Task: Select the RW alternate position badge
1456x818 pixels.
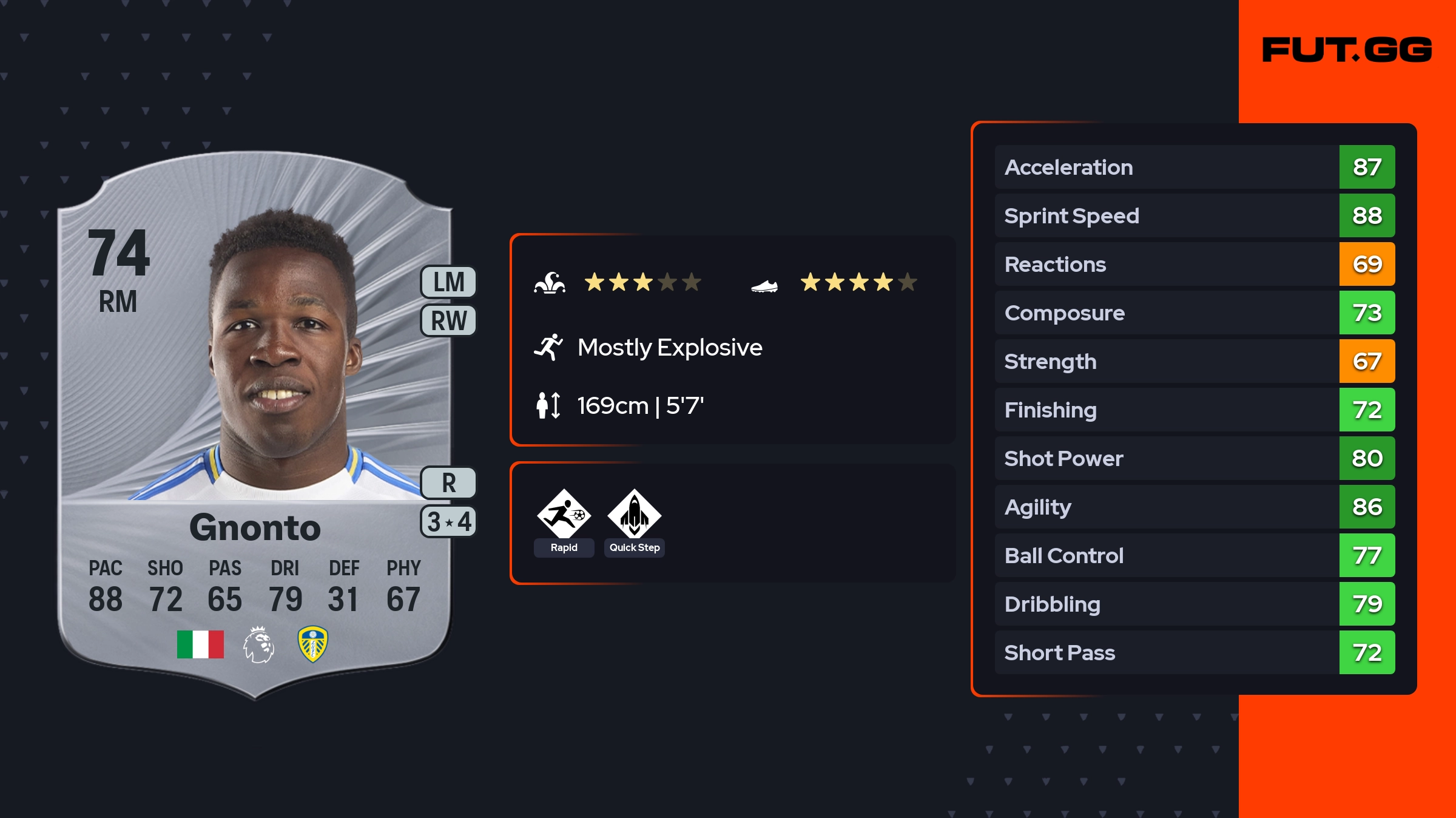Action: (448, 320)
